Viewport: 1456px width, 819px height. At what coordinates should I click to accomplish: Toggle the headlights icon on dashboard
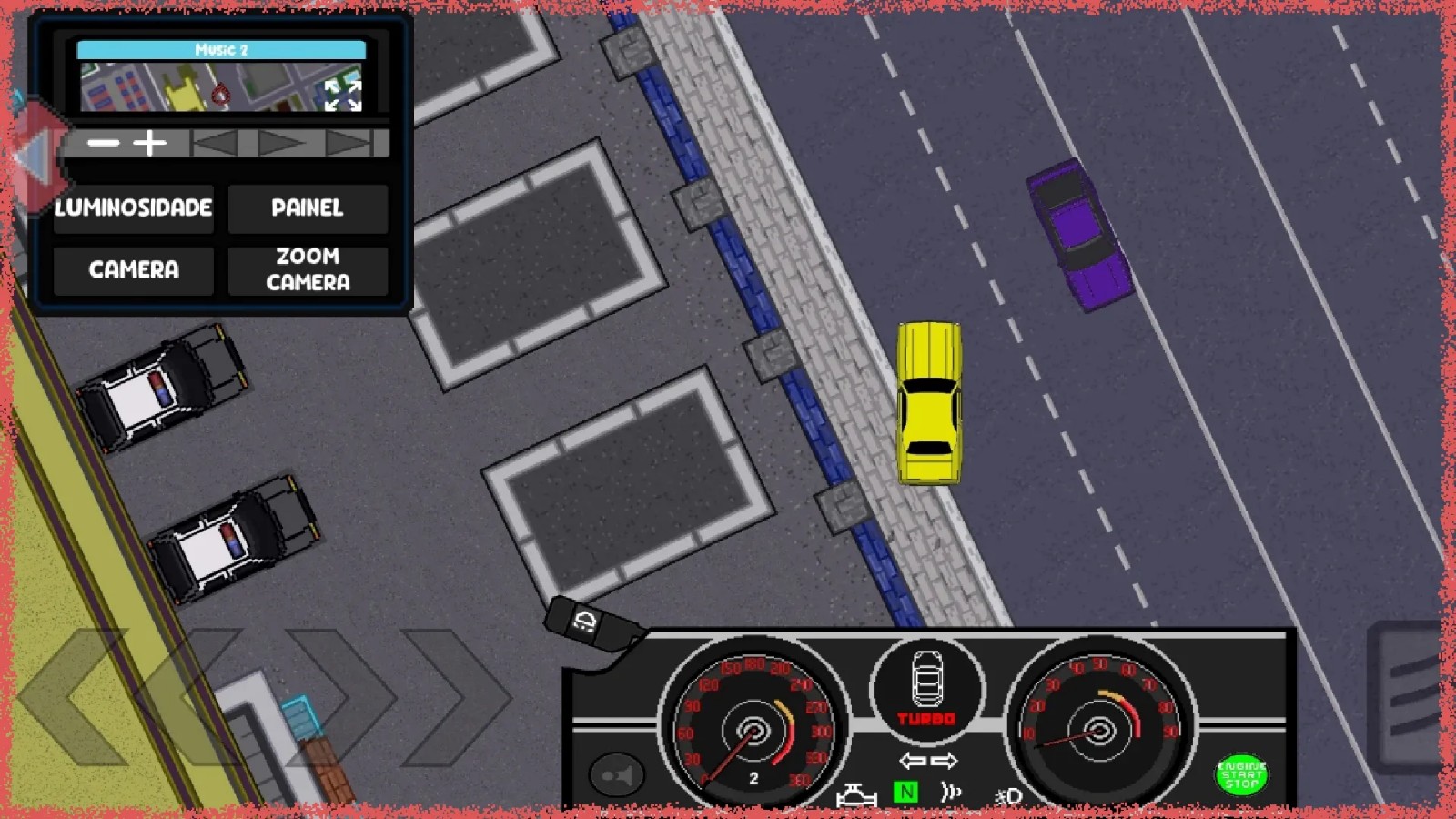(1008, 797)
